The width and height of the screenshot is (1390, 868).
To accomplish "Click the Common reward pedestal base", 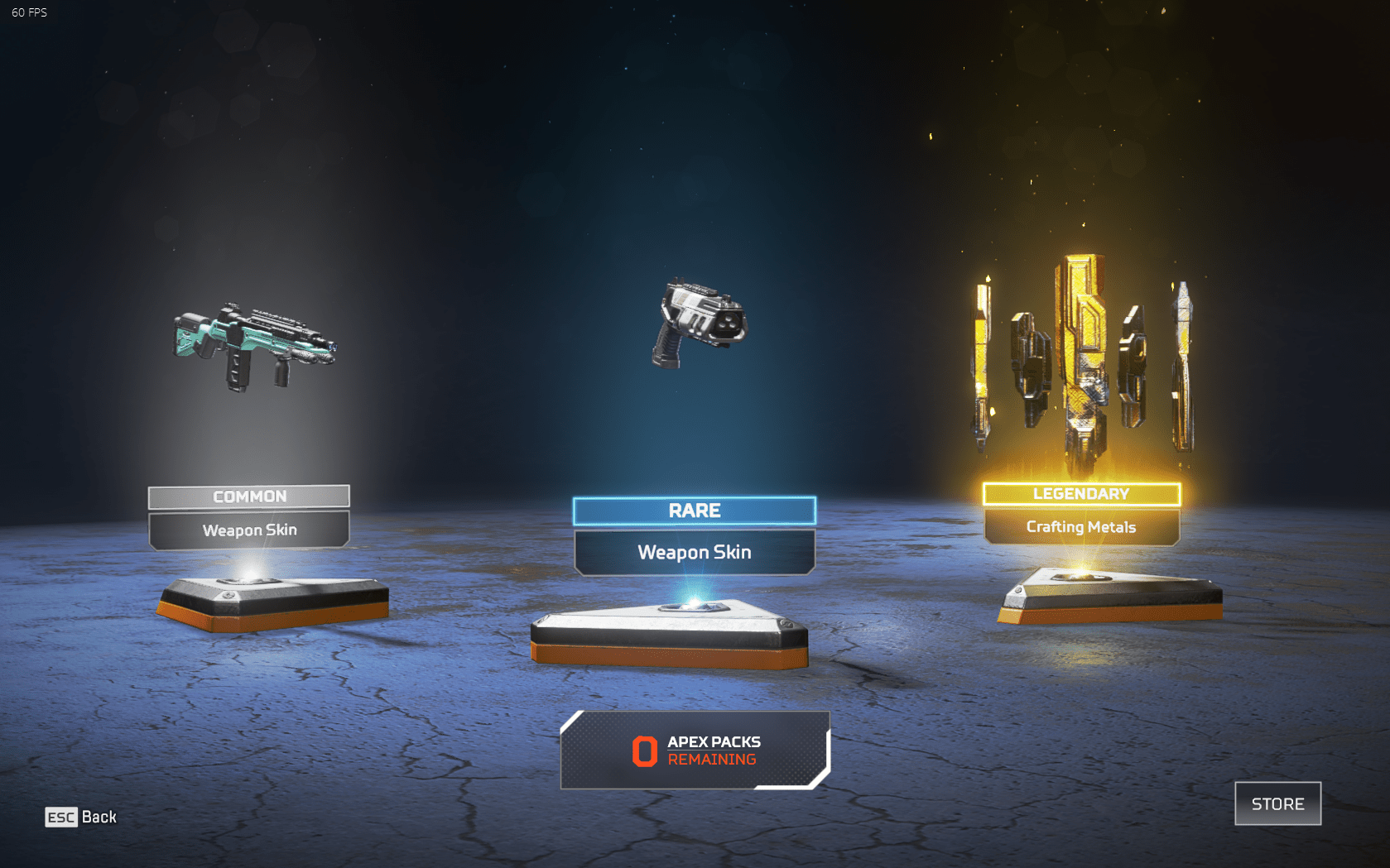I will click(x=273, y=600).
